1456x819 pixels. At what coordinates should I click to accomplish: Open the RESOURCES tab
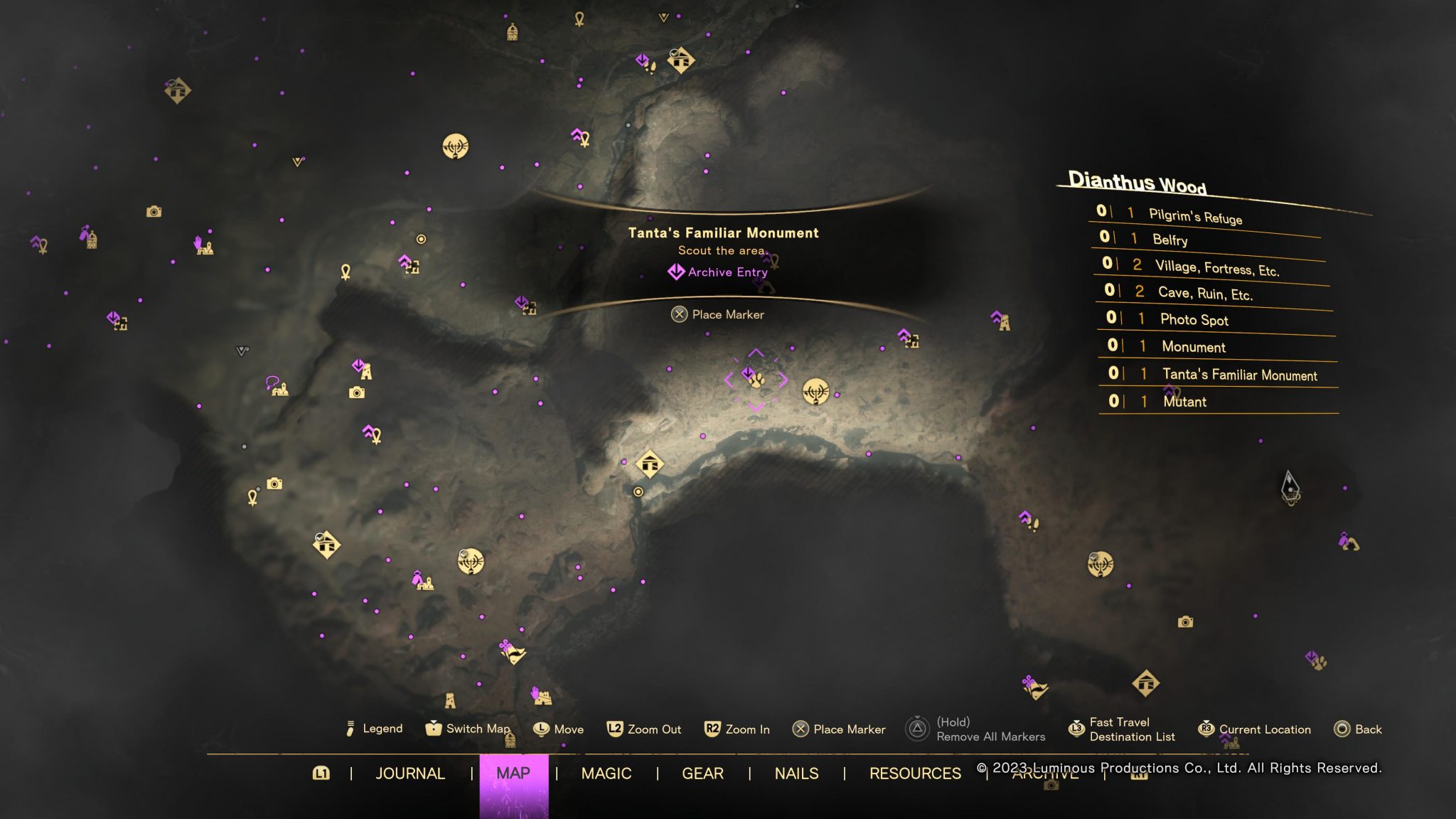coord(916,773)
